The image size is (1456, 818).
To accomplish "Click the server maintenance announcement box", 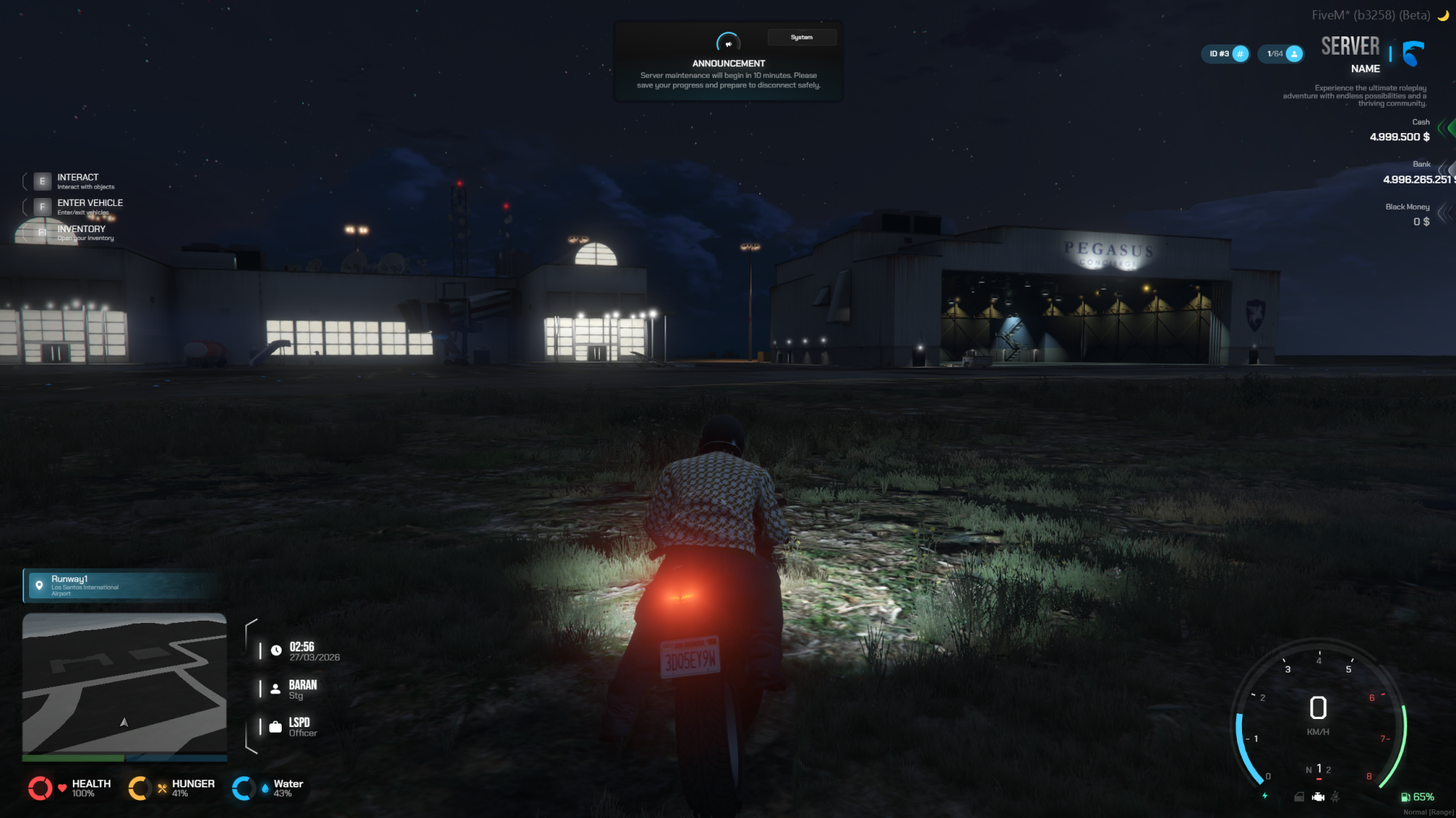I will [728, 63].
